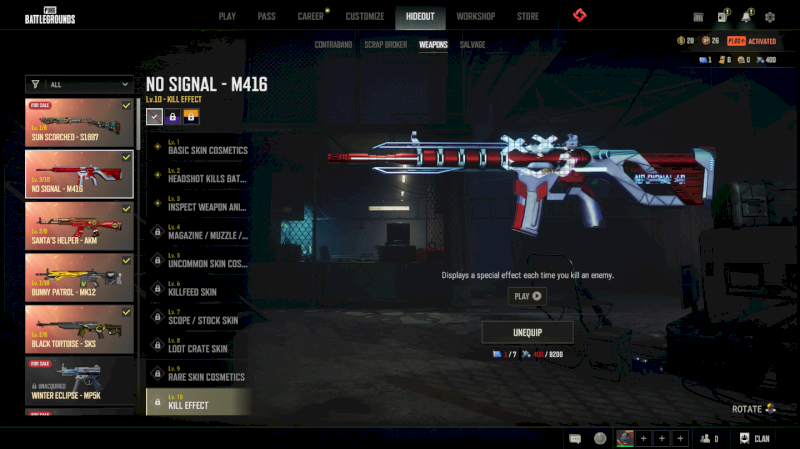Select the Lv.6 Killfeed Skin row
This screenshot has width=800, height=449.
[x=198, y=289]
